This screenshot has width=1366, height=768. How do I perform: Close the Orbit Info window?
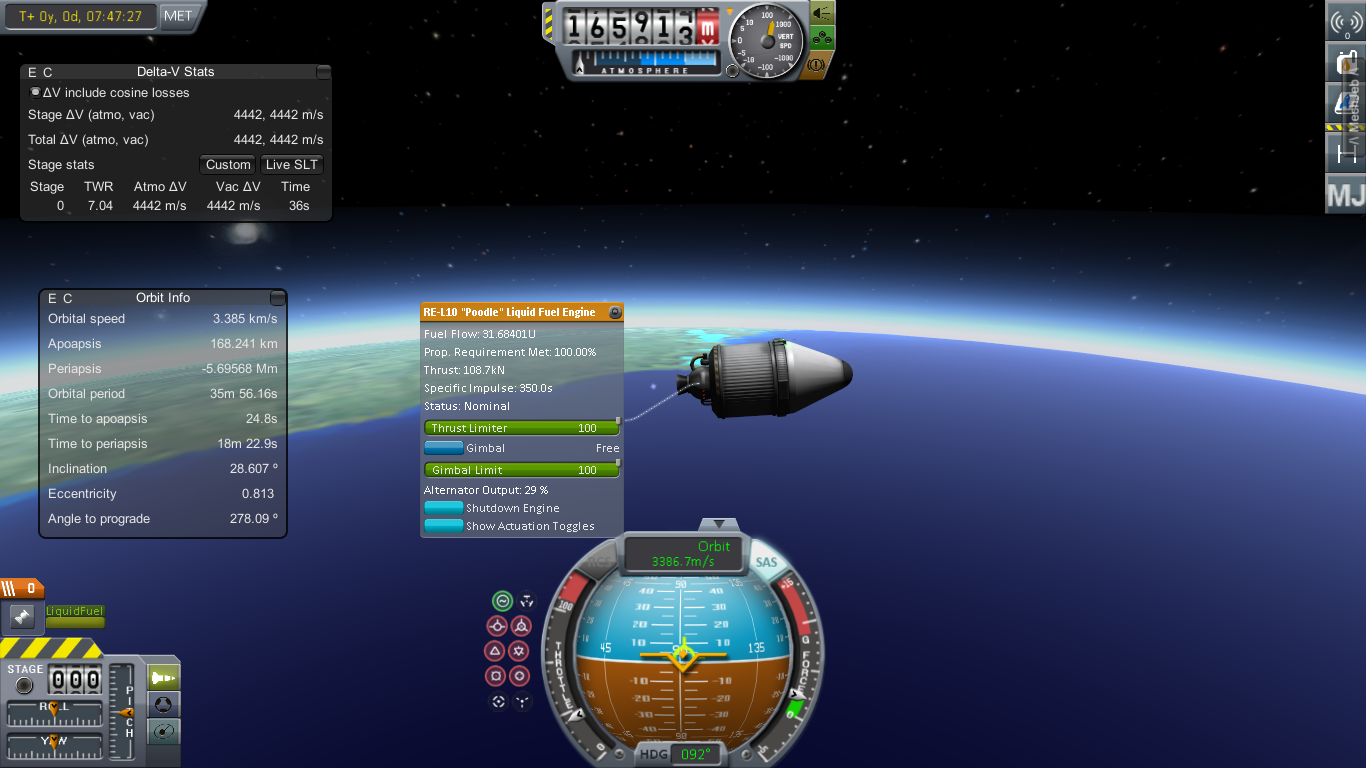(278, 298)
